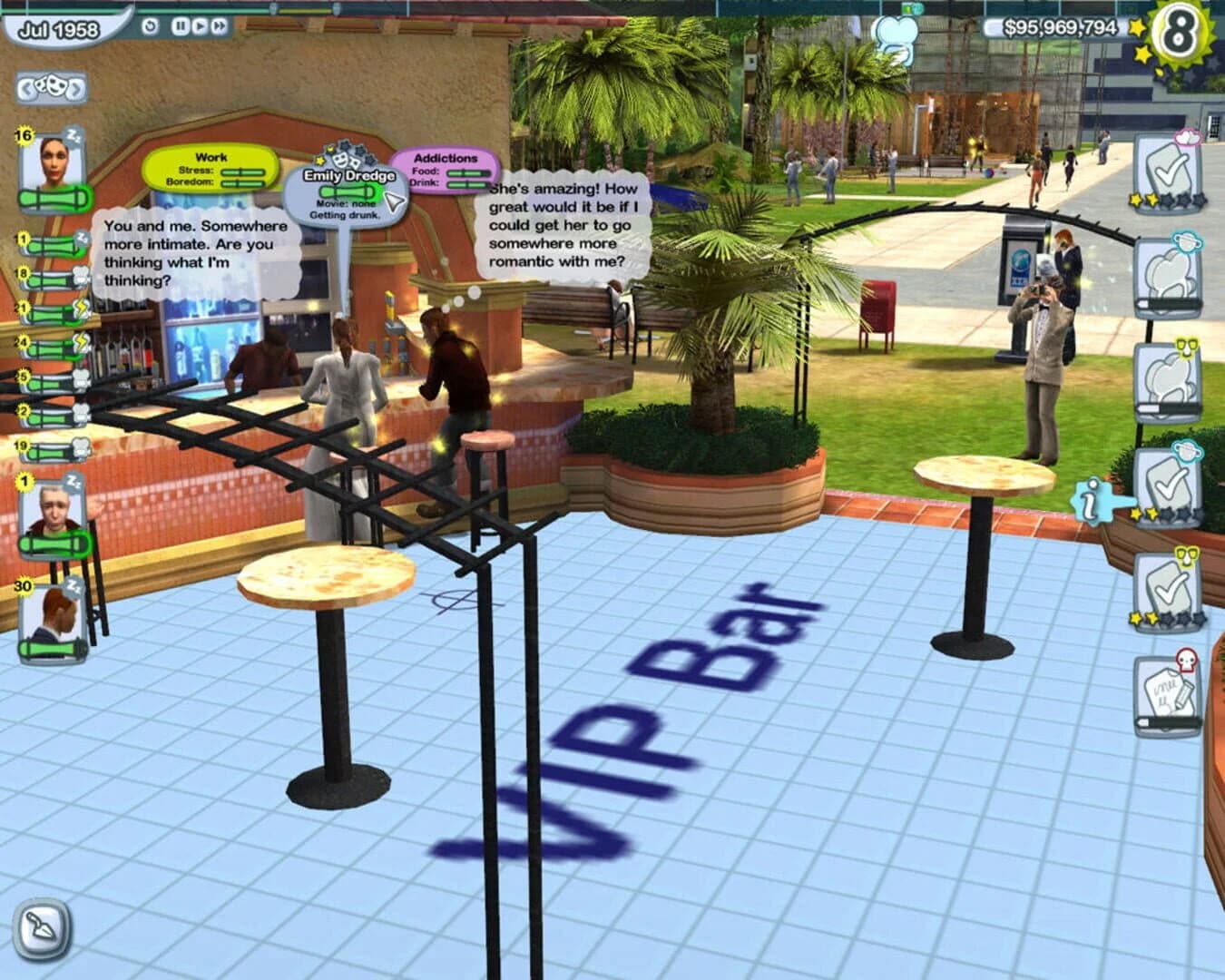Screen dimensions: 1225x980
Task: Click the cloud thought icon near the construction site
Action: coord(898,32)
